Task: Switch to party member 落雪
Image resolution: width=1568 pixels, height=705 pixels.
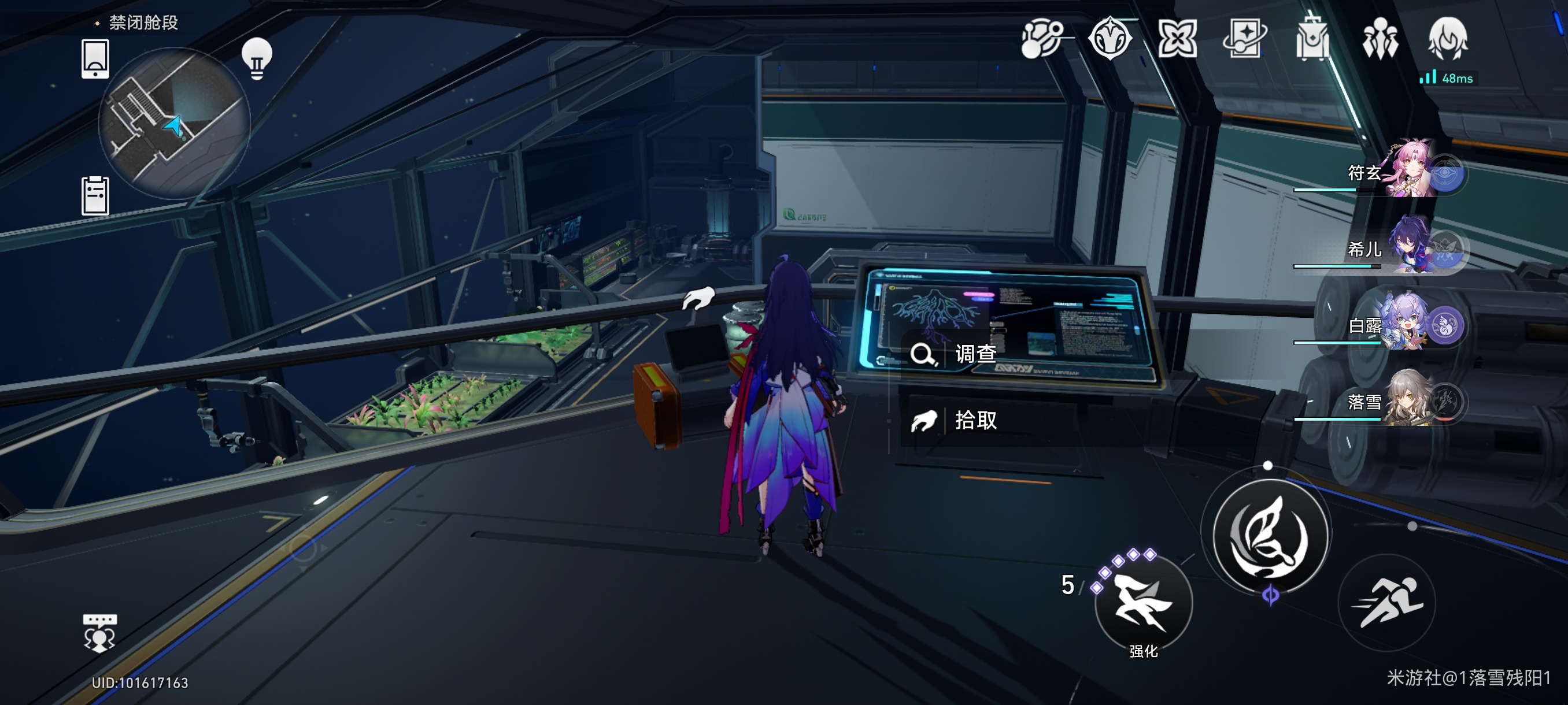Action: (1400, 402)
